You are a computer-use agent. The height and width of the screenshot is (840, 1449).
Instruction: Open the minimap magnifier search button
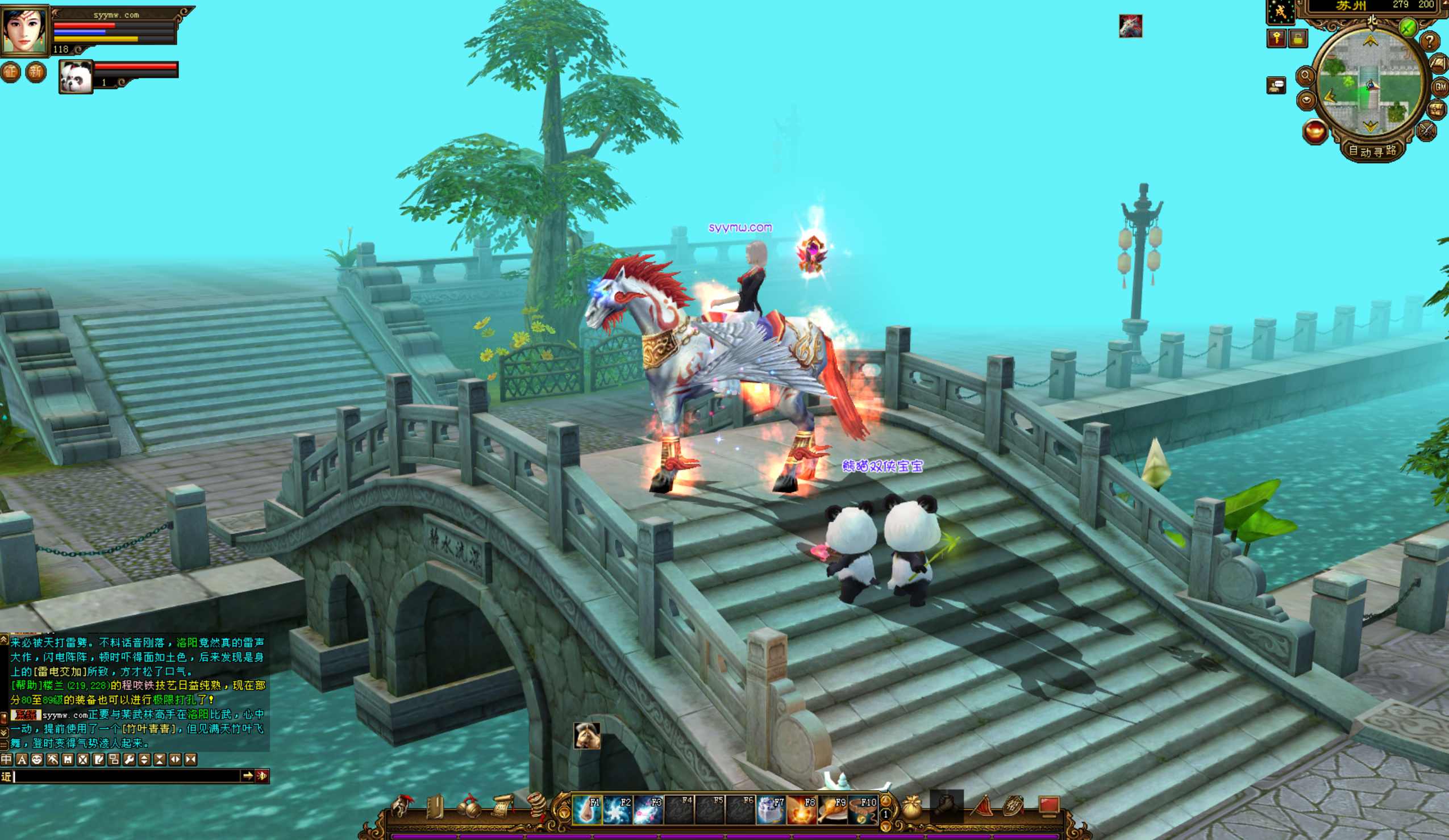(1305, 76)
